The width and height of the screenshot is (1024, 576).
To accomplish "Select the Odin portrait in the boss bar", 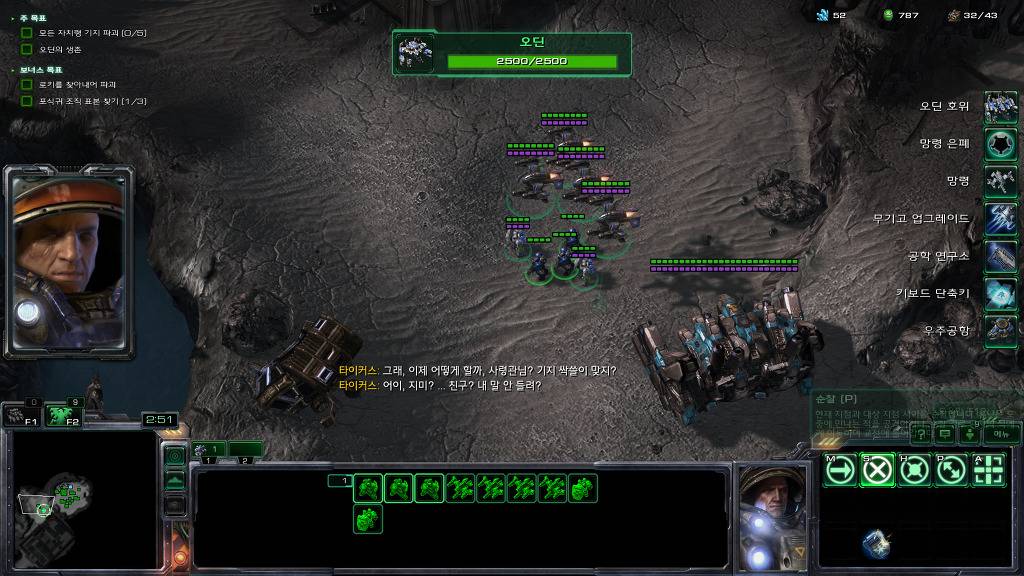I will [x=415, y=53].
